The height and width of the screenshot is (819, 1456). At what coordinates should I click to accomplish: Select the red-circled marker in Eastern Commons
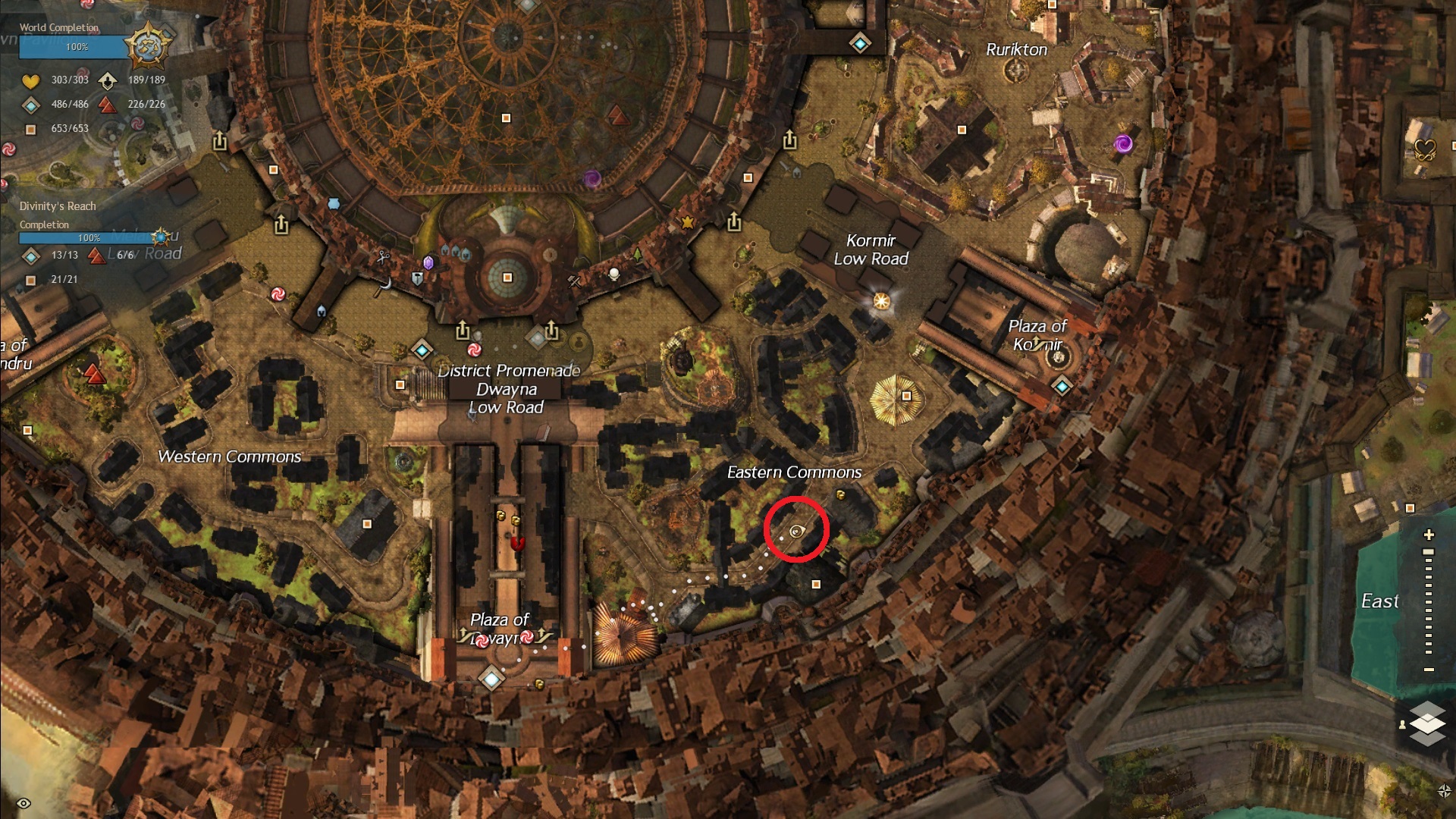(x=796, y=531)
